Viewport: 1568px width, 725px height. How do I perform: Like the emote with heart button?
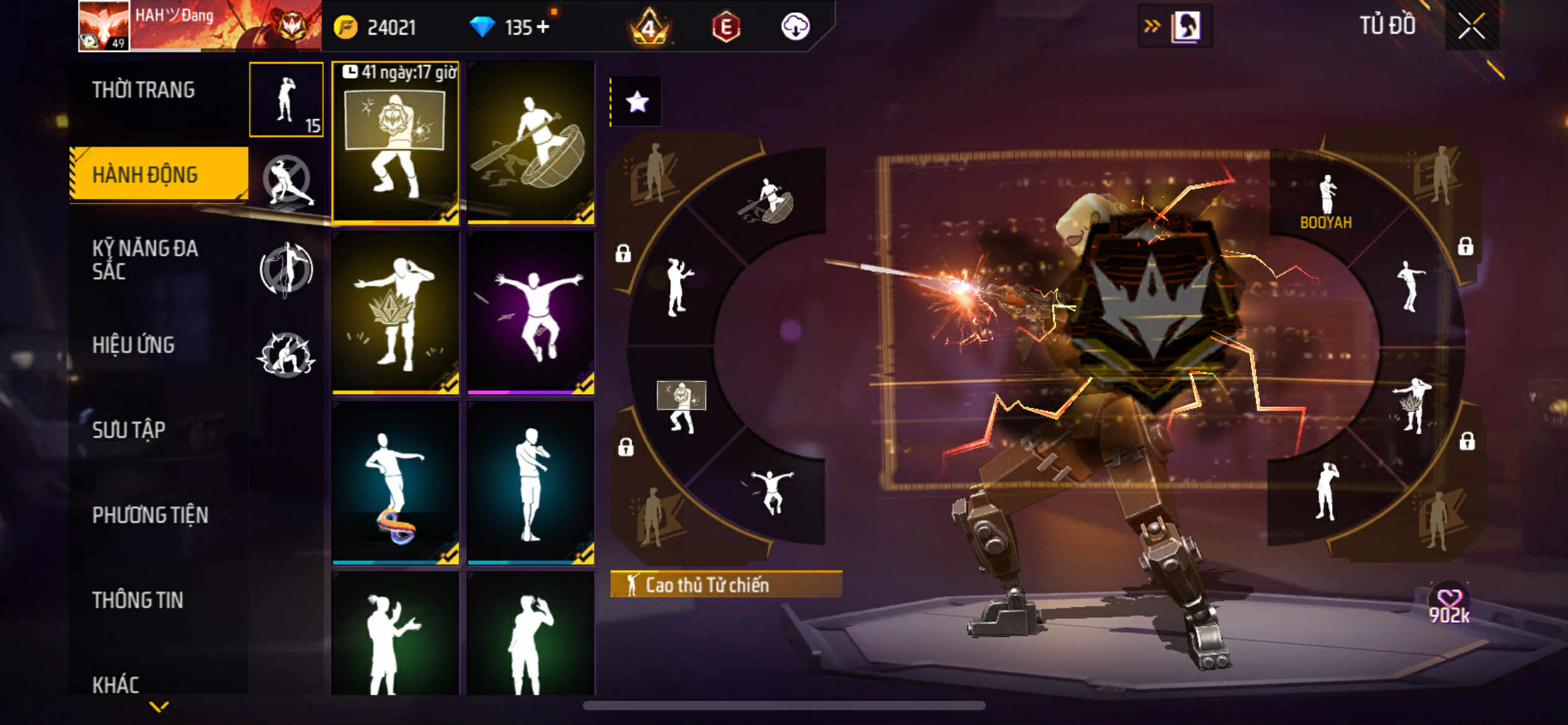coord(1449,600)
